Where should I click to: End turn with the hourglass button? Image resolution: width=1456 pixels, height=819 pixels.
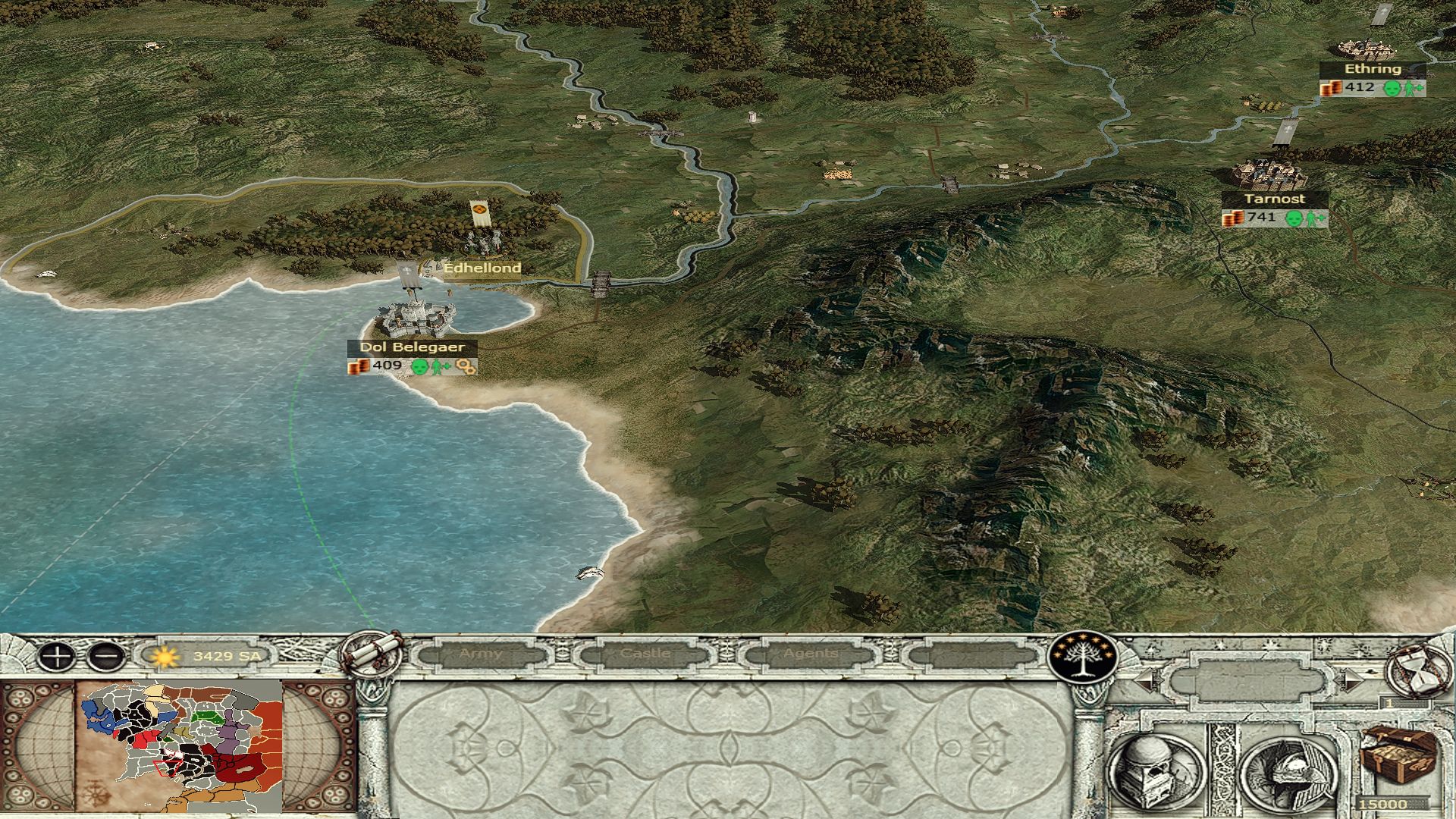[1417, 671]
